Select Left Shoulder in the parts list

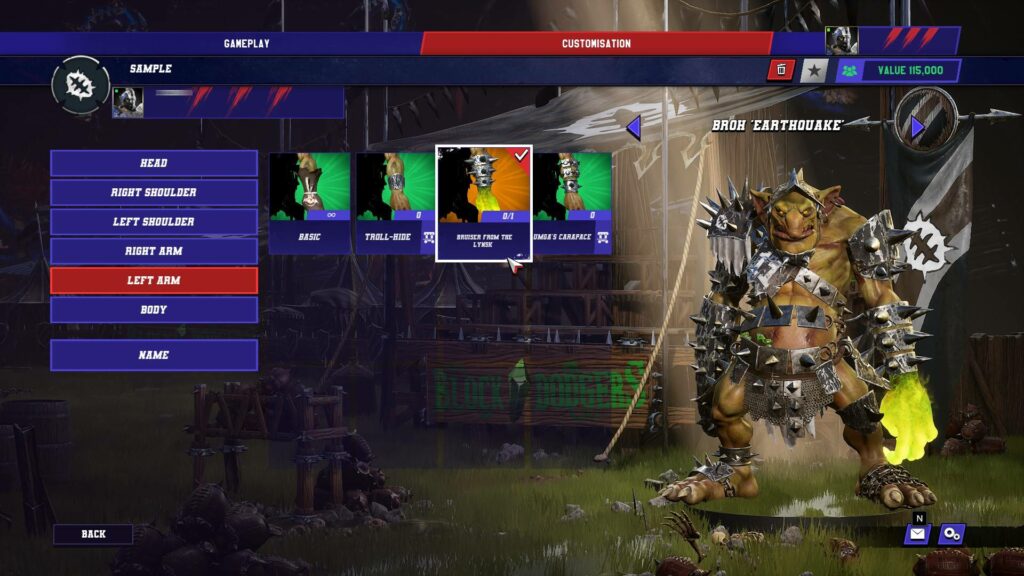154,221
